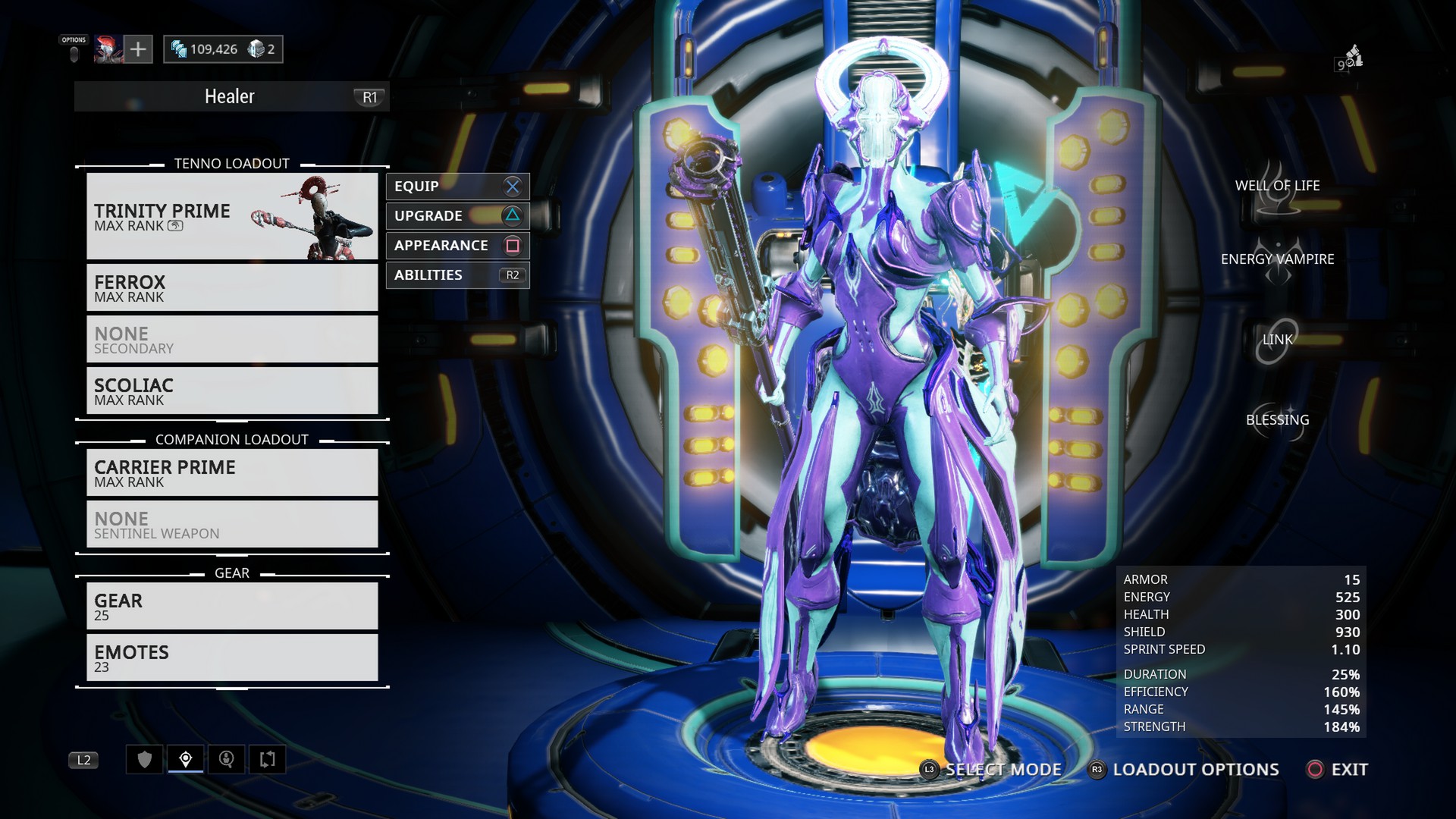Pick the empty Sentinel Weapon slot
The width and height of the screenshot is (1456, 819).
tap(232, 524)
